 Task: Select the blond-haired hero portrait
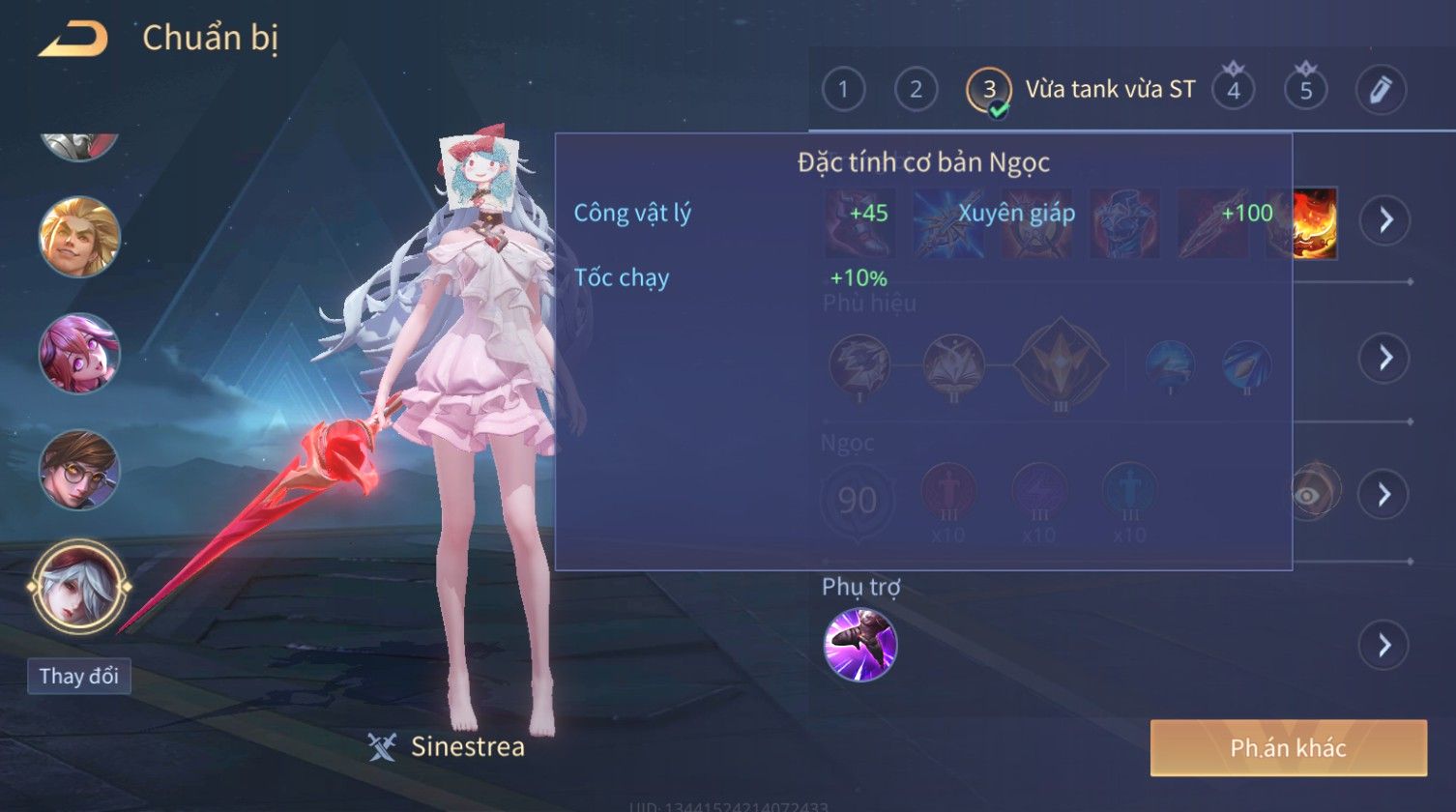point(79,237)
